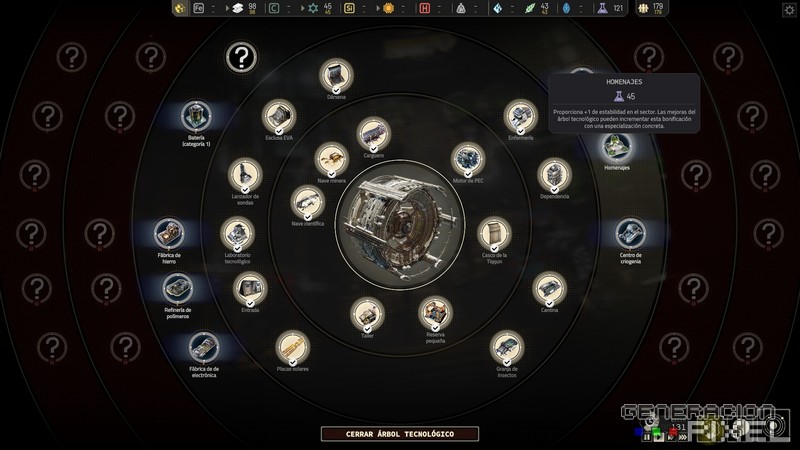Click the Placas solares node
This screenshot has height=450, width=800.
(292, 347)
